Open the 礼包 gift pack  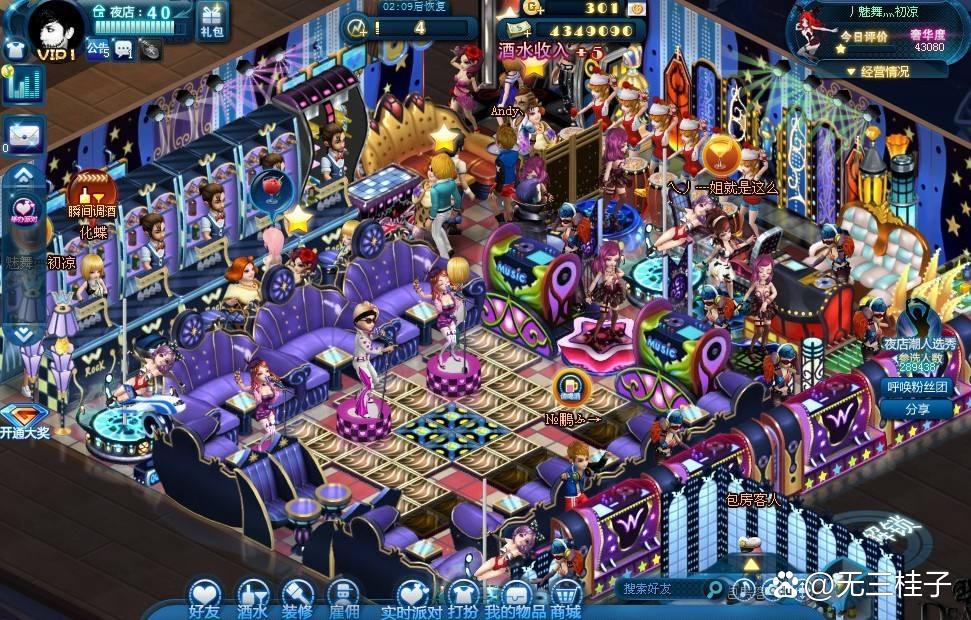point(212,20)
